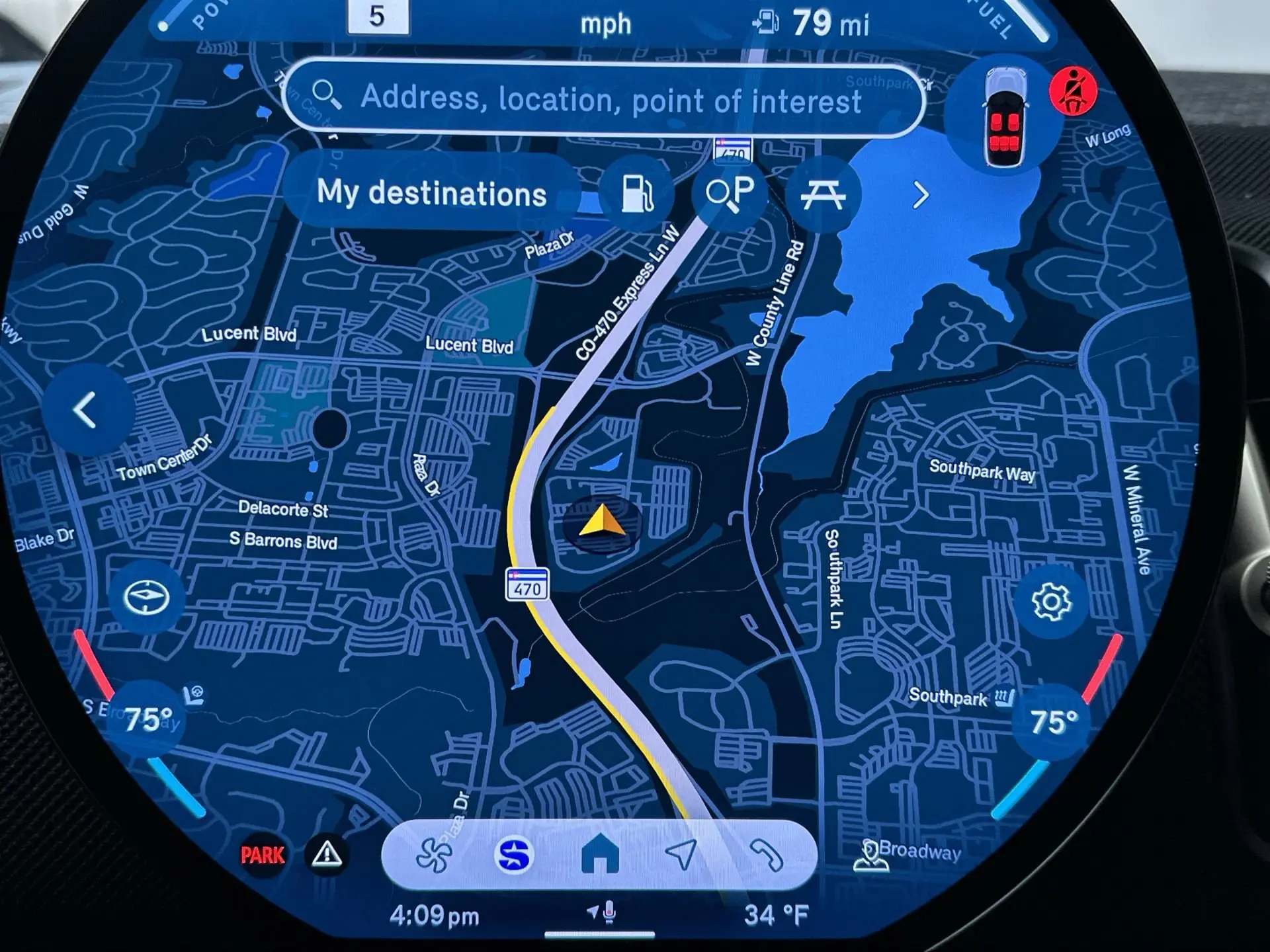
Task: Show nearby gas stations
Action: [637, 194]
